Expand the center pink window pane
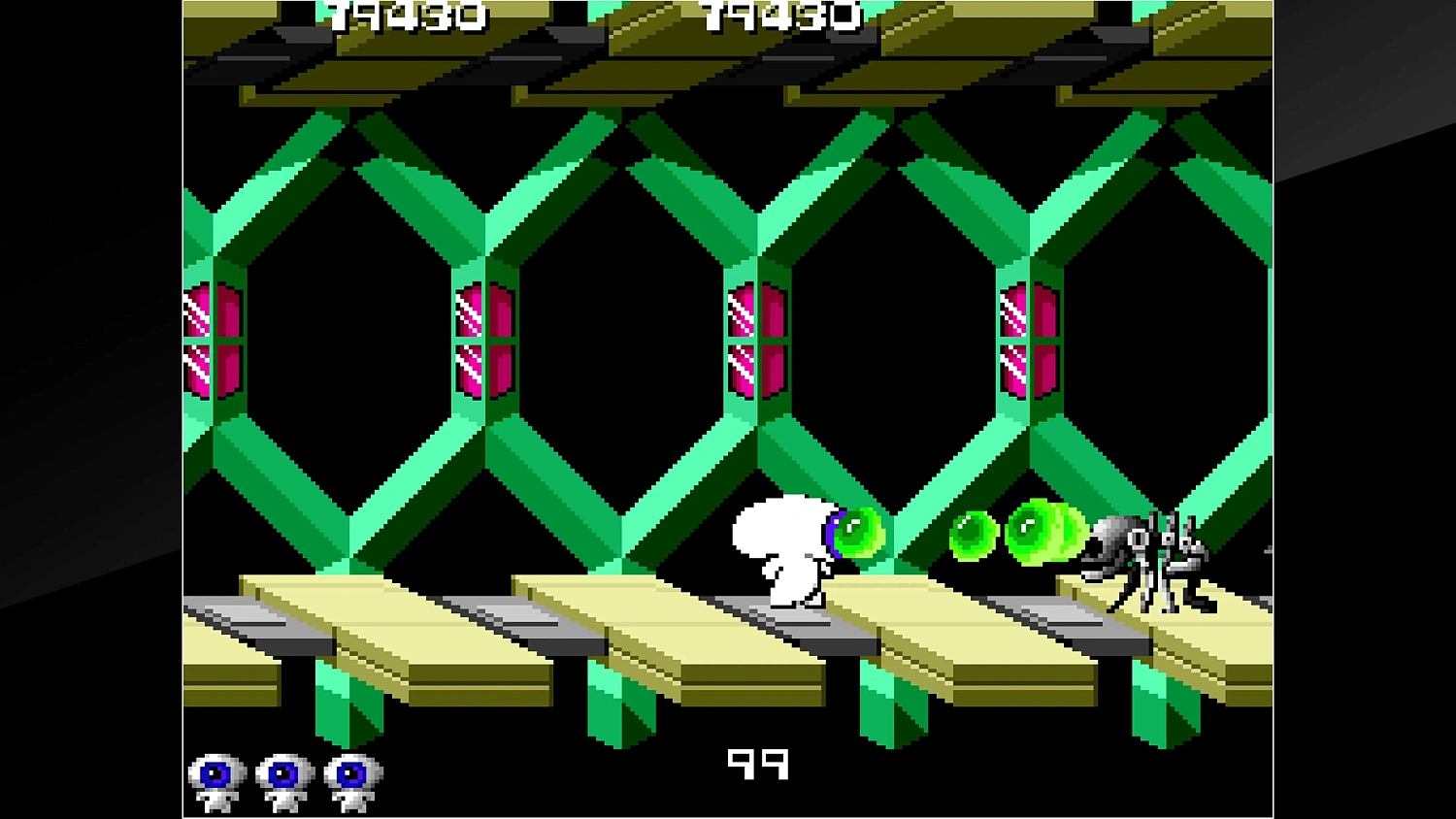Viewport: 1456px width, 819px height. pos(755,340)
